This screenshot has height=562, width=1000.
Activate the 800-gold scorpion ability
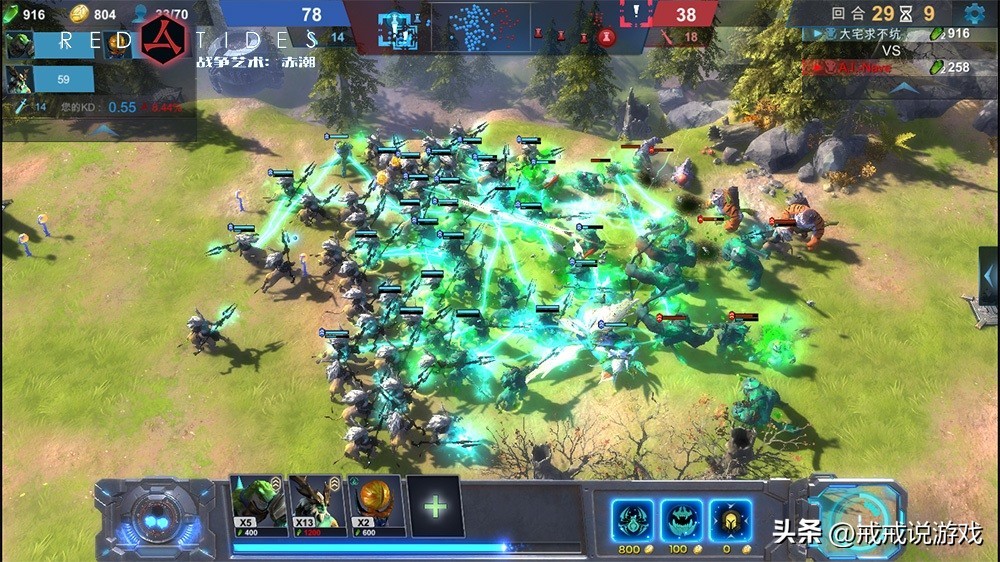click(632, 520)
